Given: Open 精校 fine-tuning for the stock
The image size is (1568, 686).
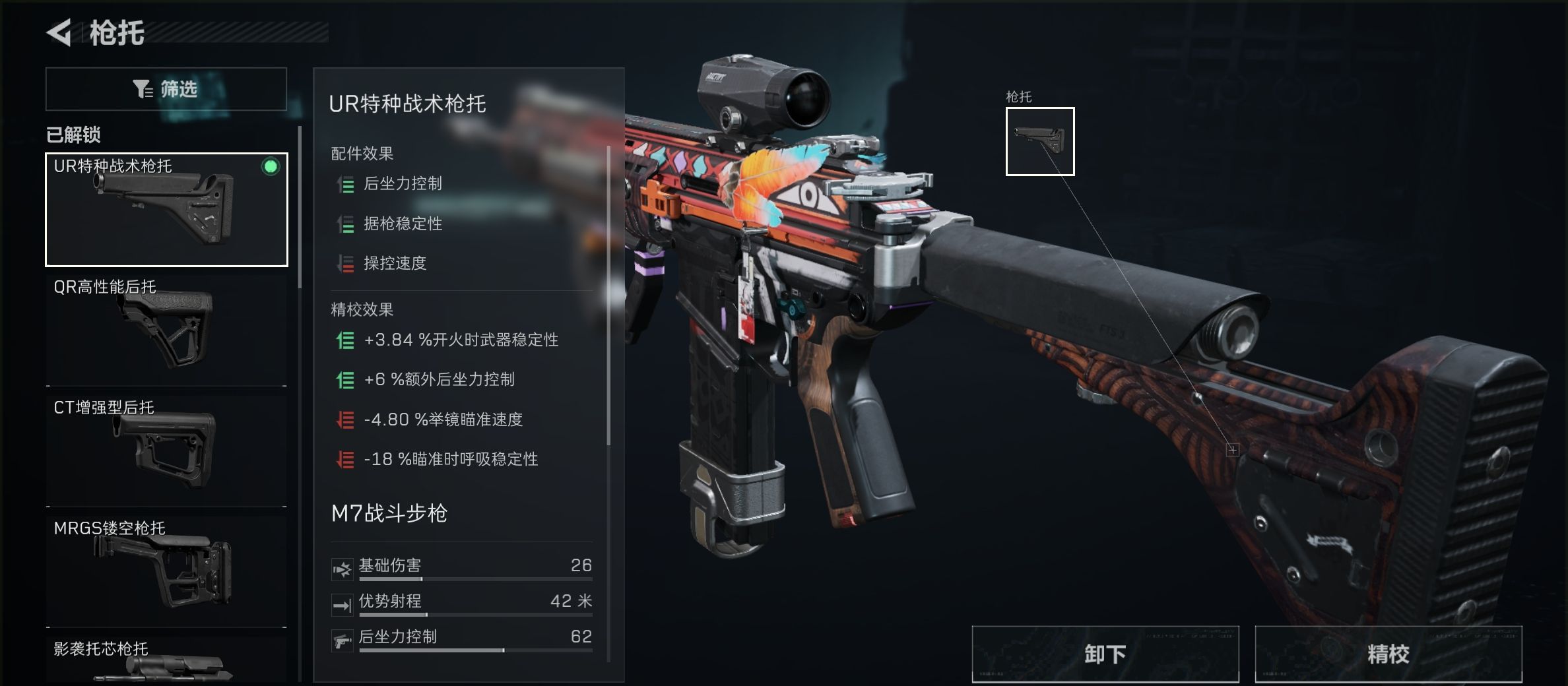Looking at the screenshot, I should 1388,654.
